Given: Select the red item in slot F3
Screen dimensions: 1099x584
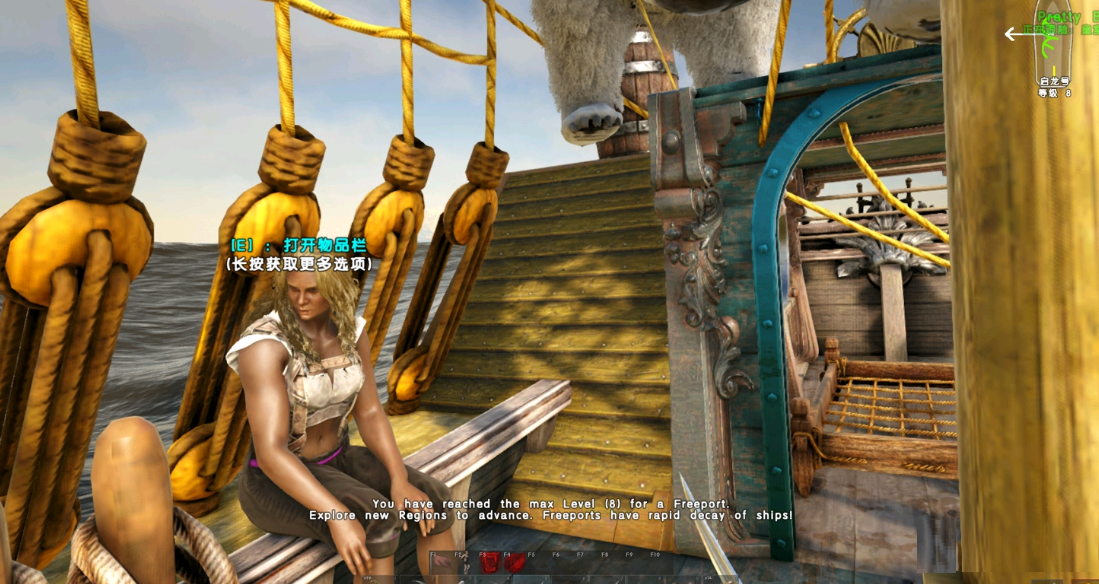Looking at the screenshot, I should 490,563.
